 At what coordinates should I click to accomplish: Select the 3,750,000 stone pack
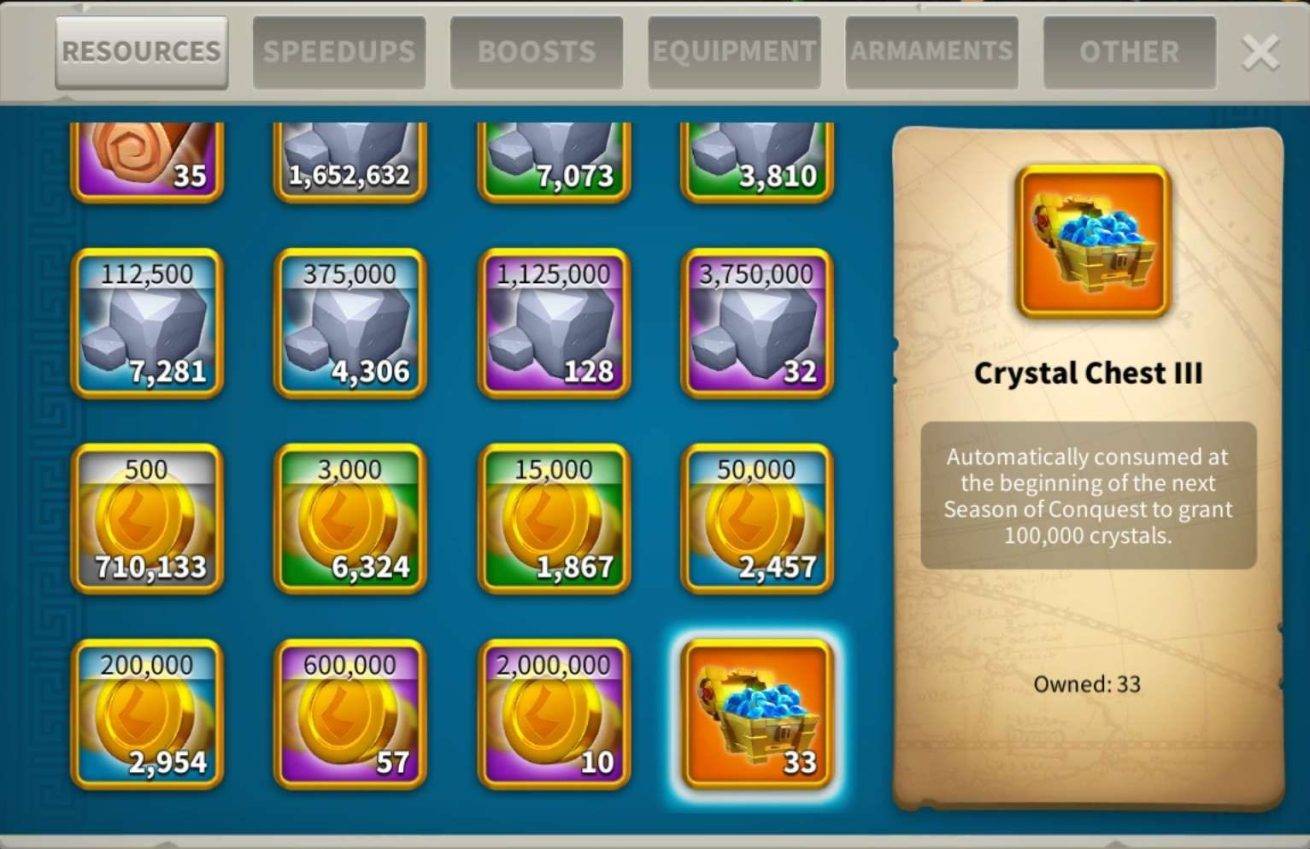click(757, 324)
